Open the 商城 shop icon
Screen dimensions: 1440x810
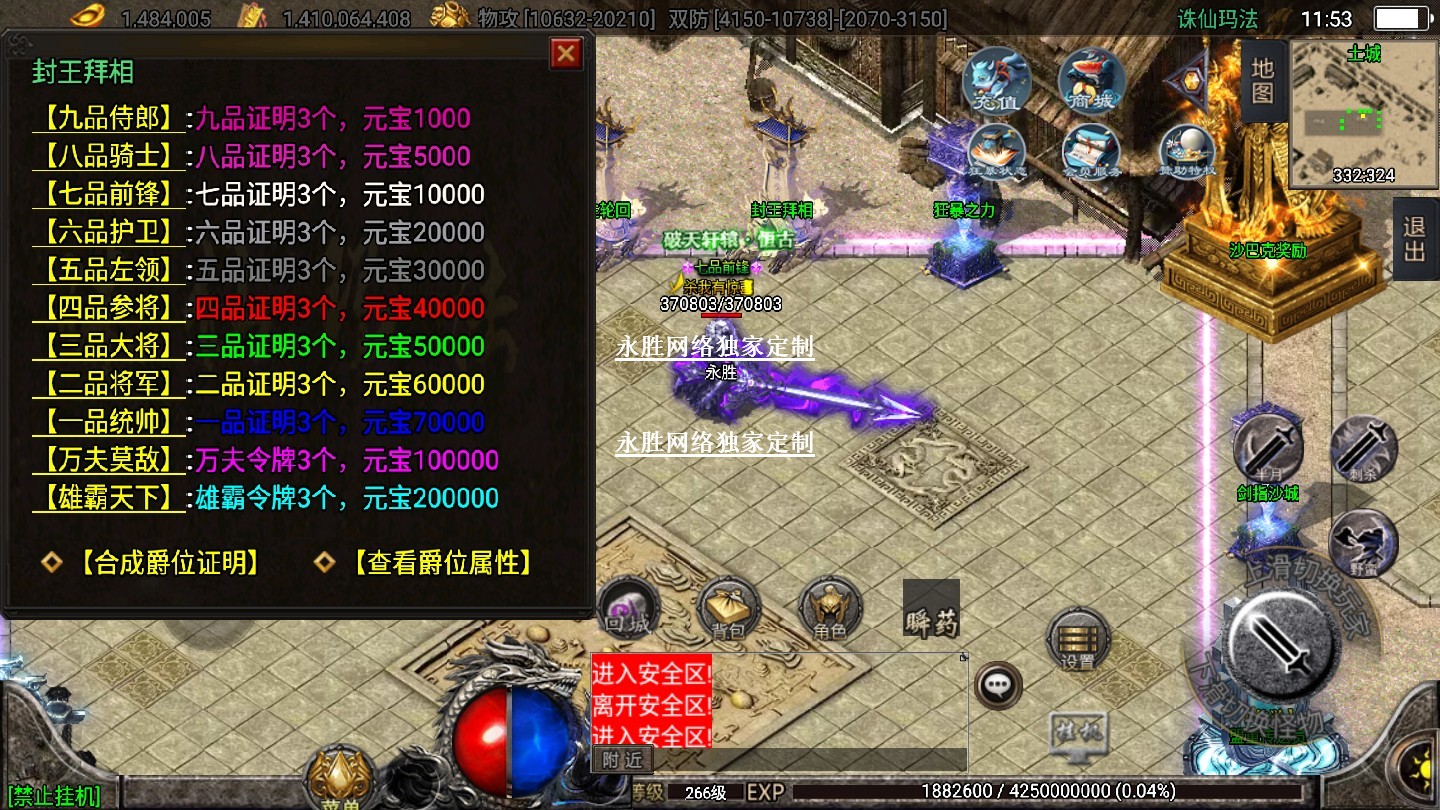pos(1092,82)
